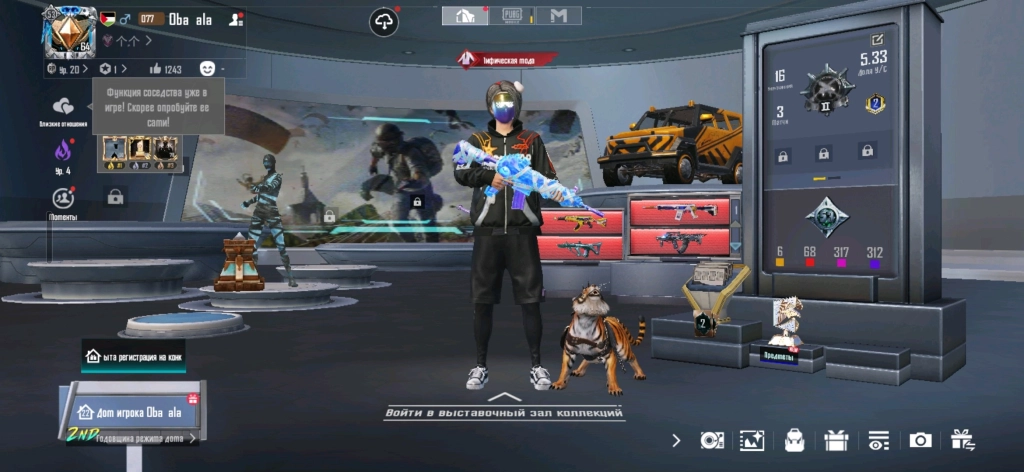Open the add friend icon
The width and height of the screenshot is (1024, 472).
coord(235,19)
